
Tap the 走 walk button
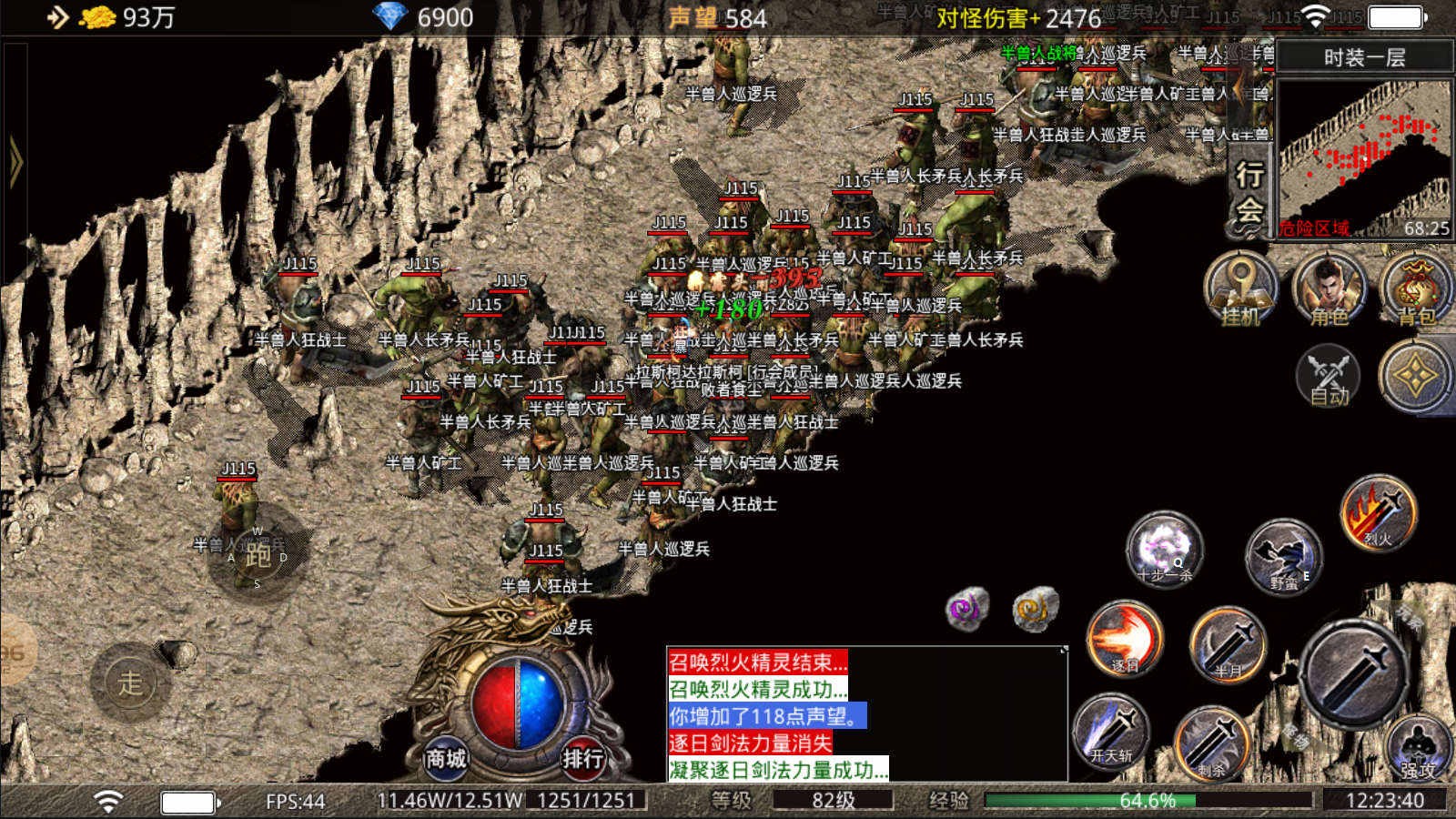click(131, 682)
